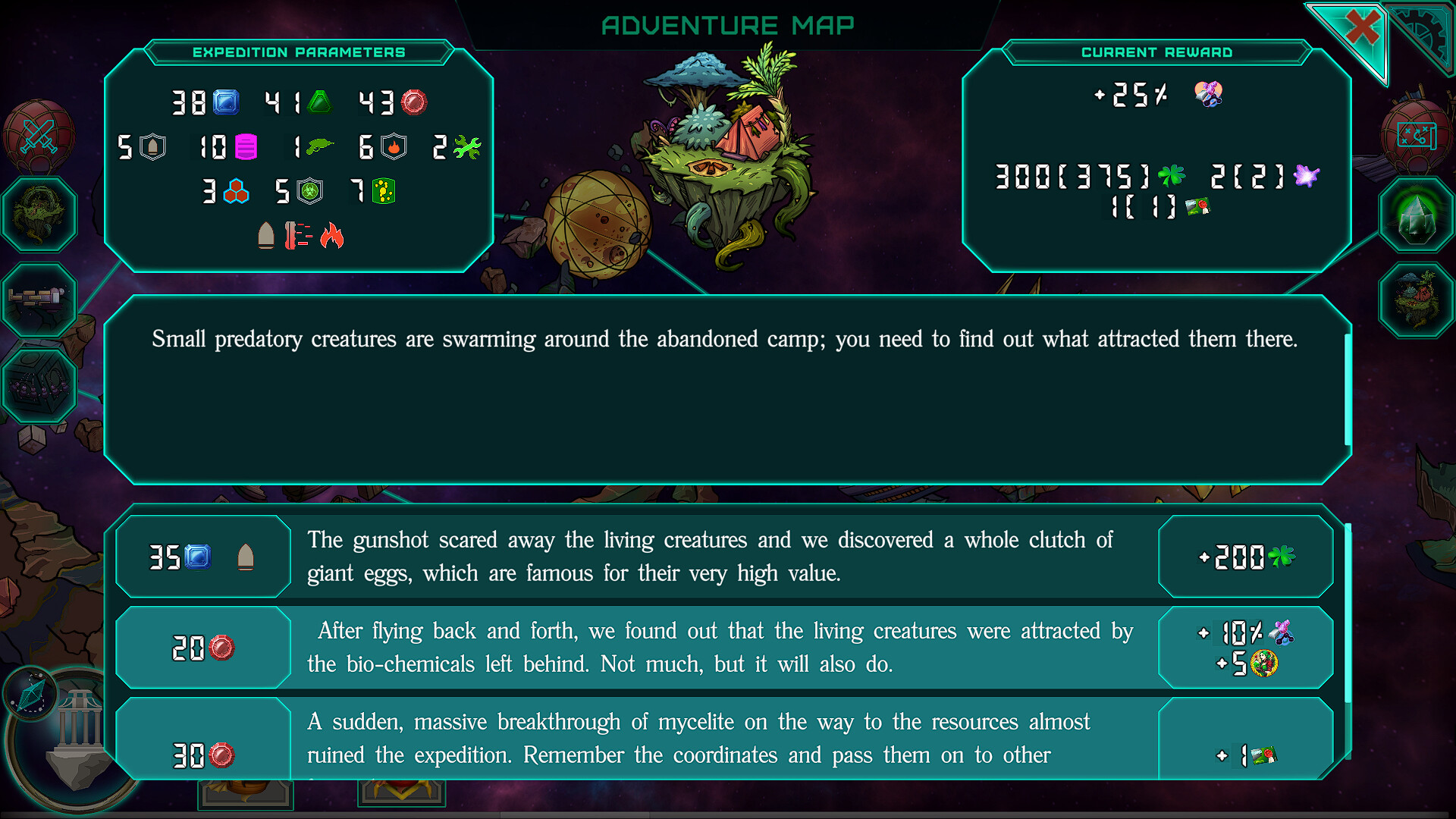
Task: Expand the Expedition Parameters panel header
Action: click(x=299, y=52)
